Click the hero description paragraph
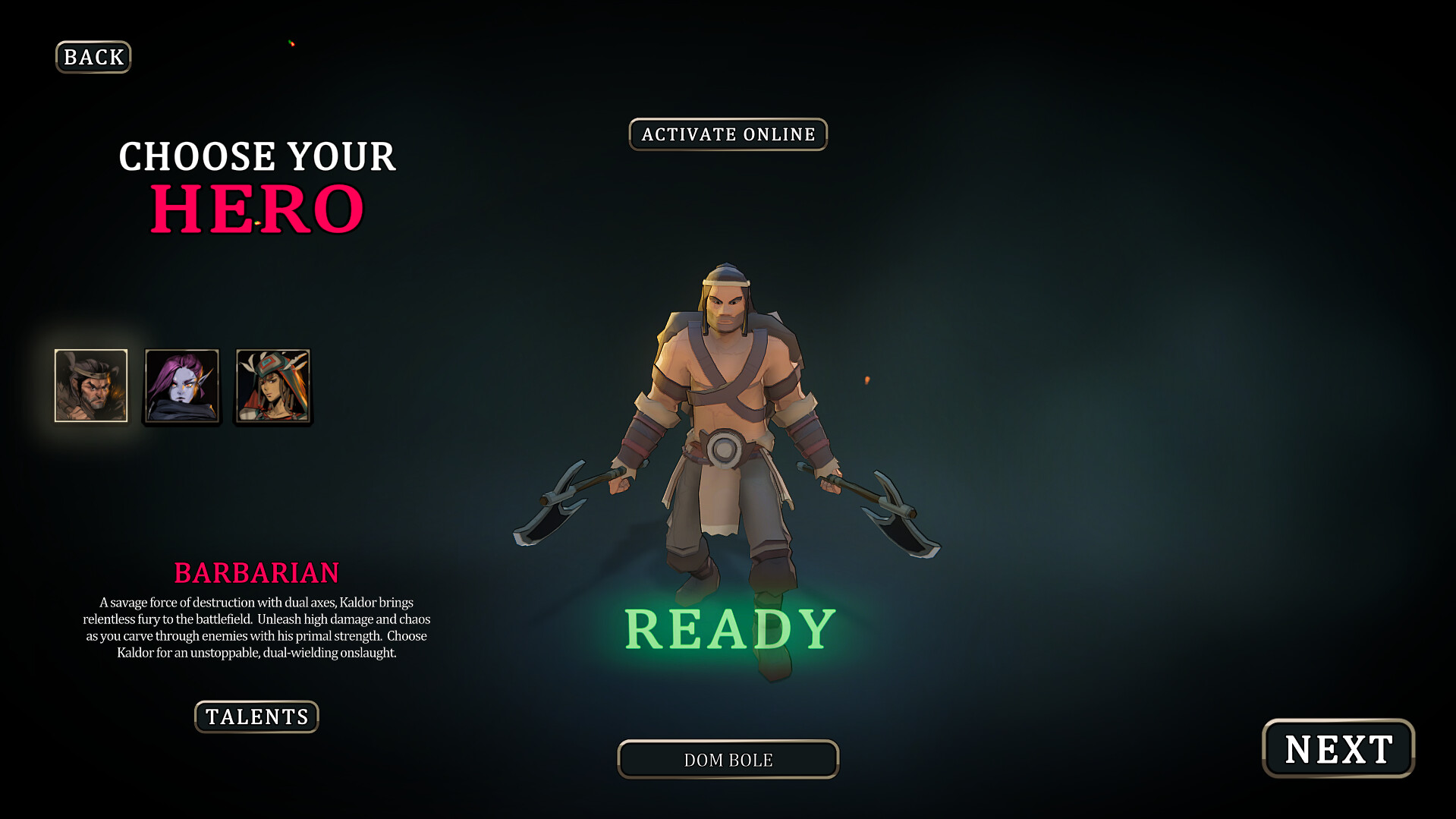Viewport: 1456px width, 819px height. coord(256,628)
